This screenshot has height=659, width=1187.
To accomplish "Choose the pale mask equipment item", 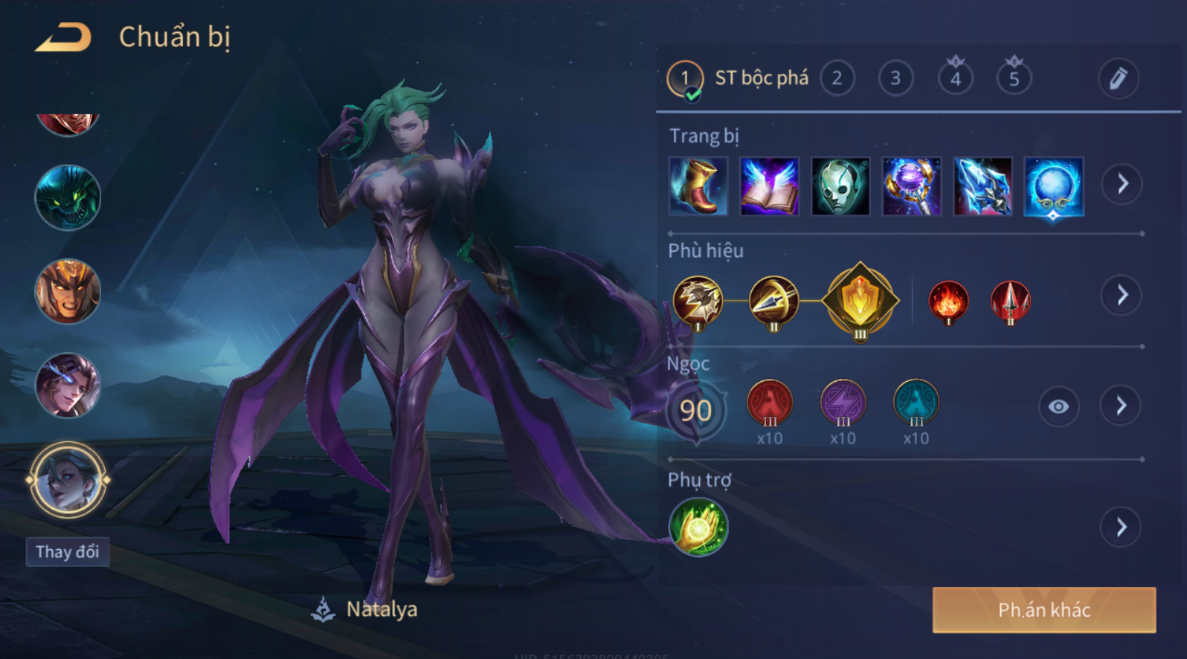I will tap(840, 186).
